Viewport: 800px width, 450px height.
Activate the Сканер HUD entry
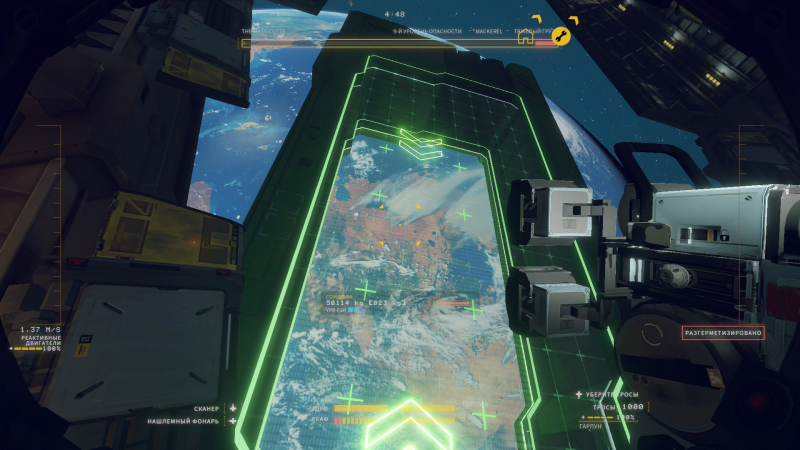click(206, 409)
